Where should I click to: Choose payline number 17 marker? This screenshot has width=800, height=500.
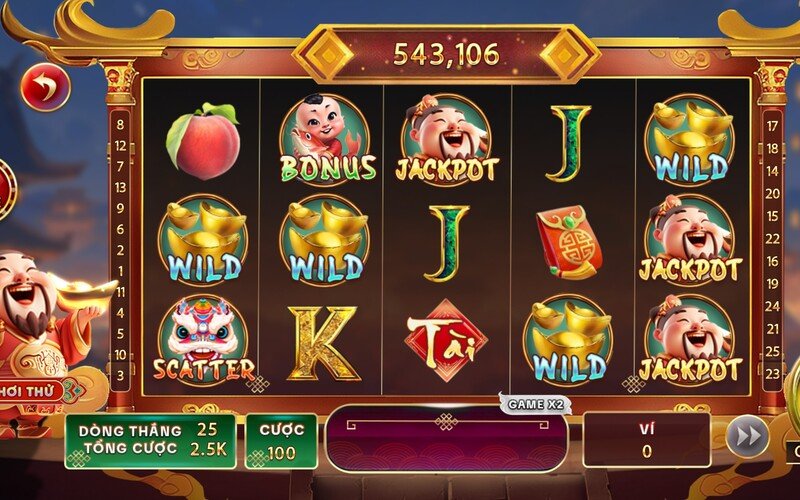pyautogui.click(x=771, y=126)
